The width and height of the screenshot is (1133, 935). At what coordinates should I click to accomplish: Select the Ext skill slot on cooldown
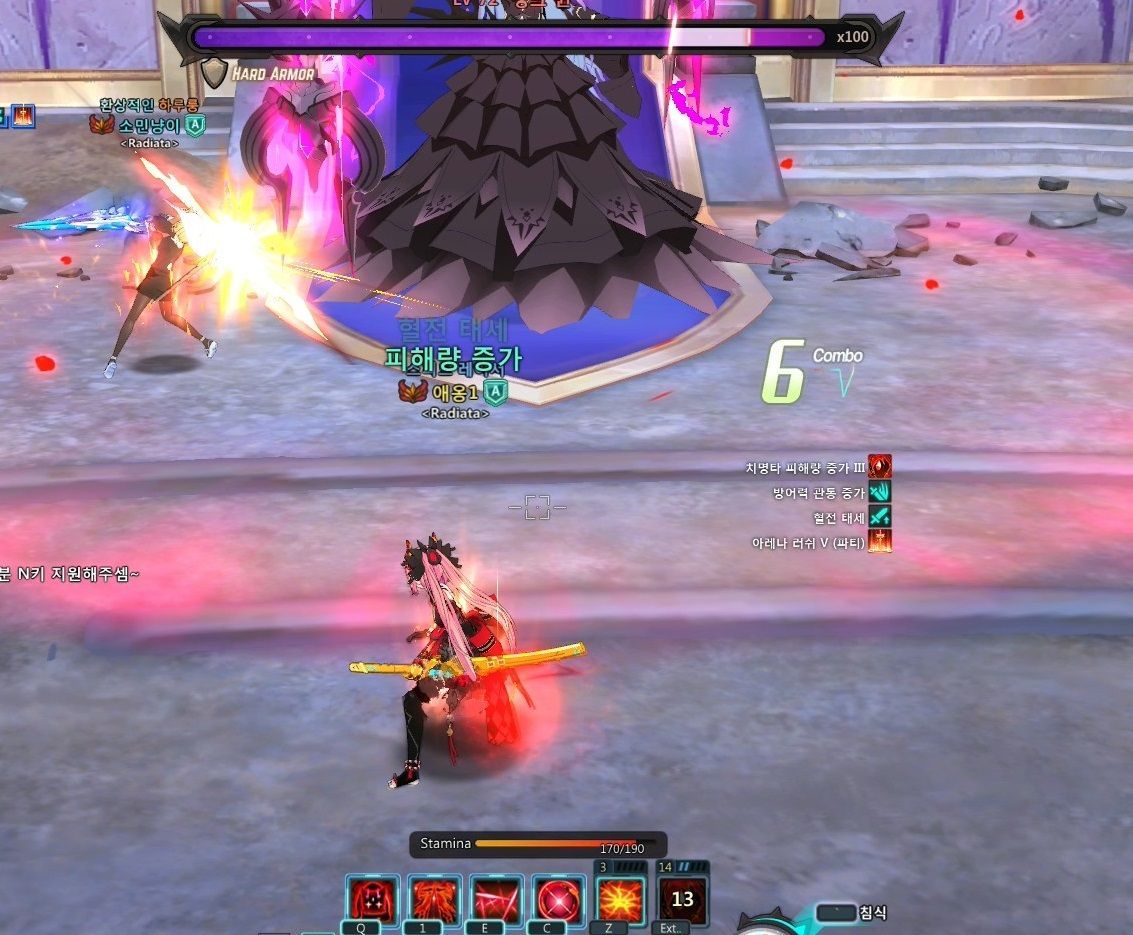683,899
